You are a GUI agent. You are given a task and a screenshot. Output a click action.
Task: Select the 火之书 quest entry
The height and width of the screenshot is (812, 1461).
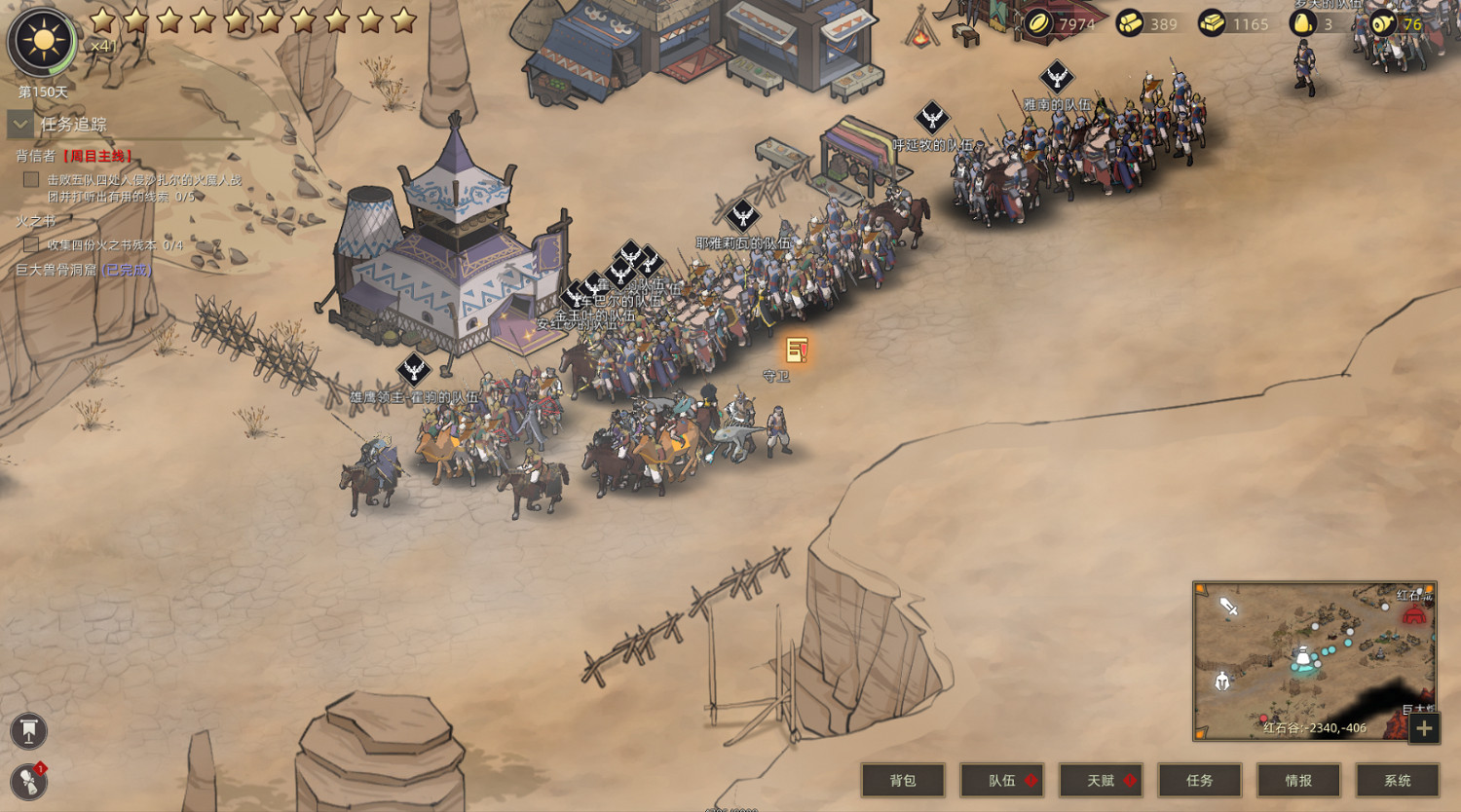[36, 221]
